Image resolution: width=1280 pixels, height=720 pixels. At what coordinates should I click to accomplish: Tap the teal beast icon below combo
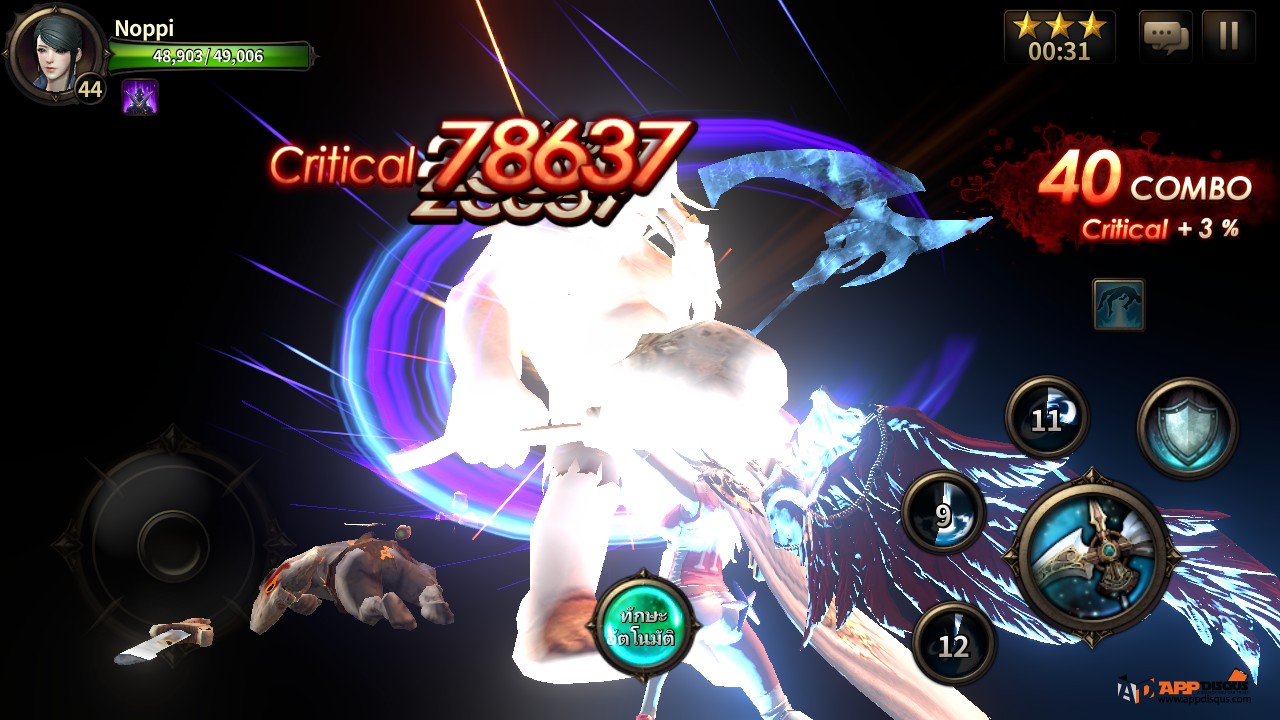point(1118,304)
